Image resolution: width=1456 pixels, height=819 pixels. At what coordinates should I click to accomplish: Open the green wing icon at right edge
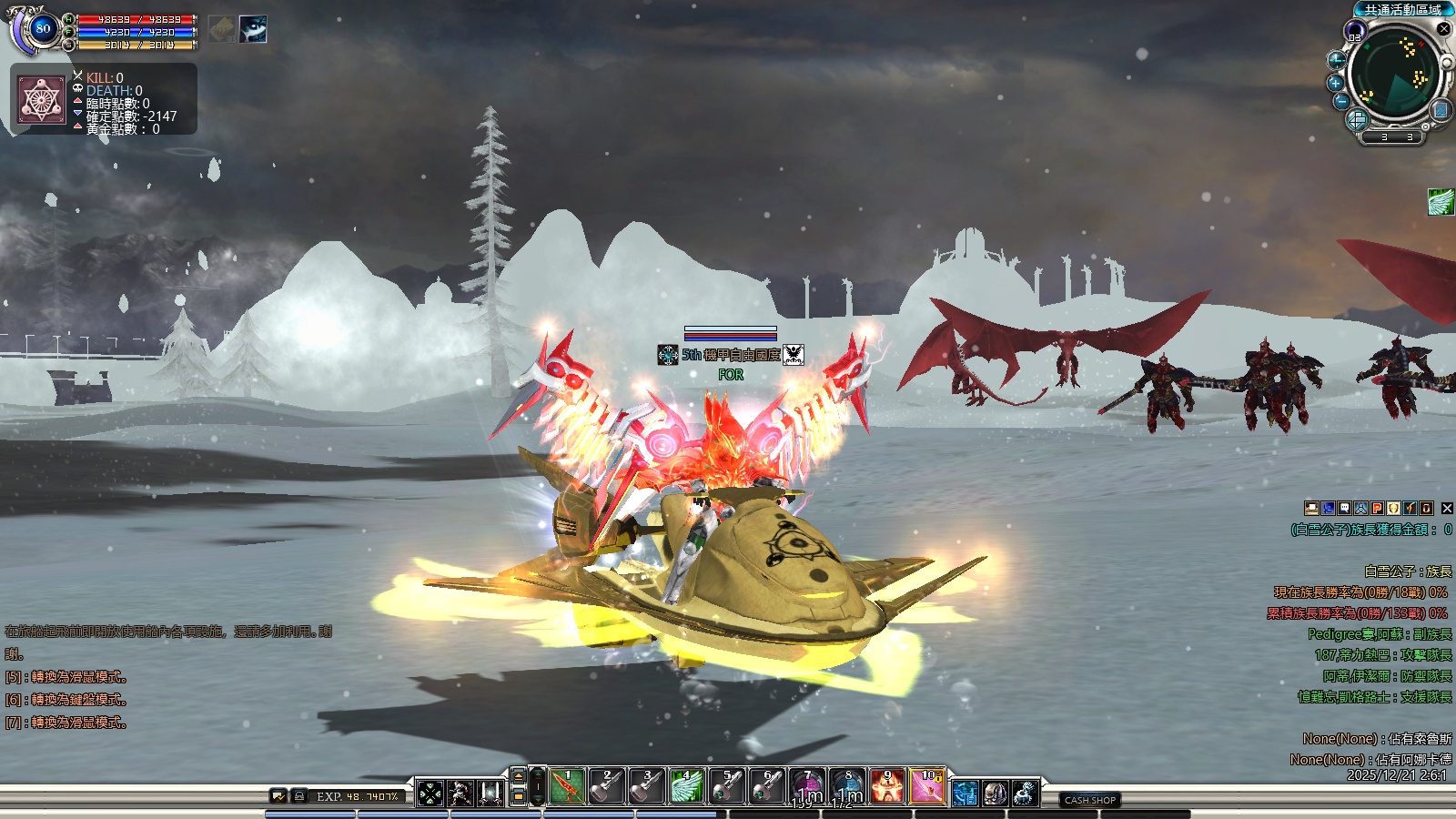point(1441,202)
